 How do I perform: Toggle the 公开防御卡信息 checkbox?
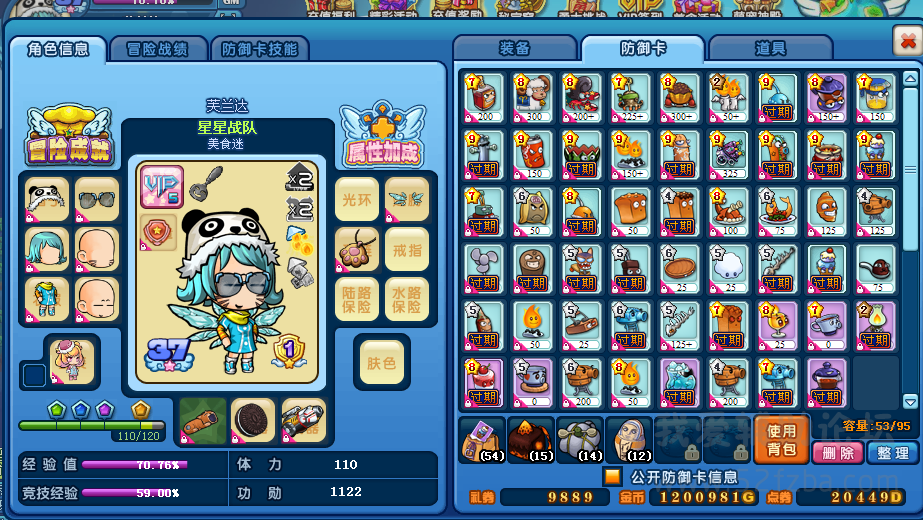click(x=612, y=476)
